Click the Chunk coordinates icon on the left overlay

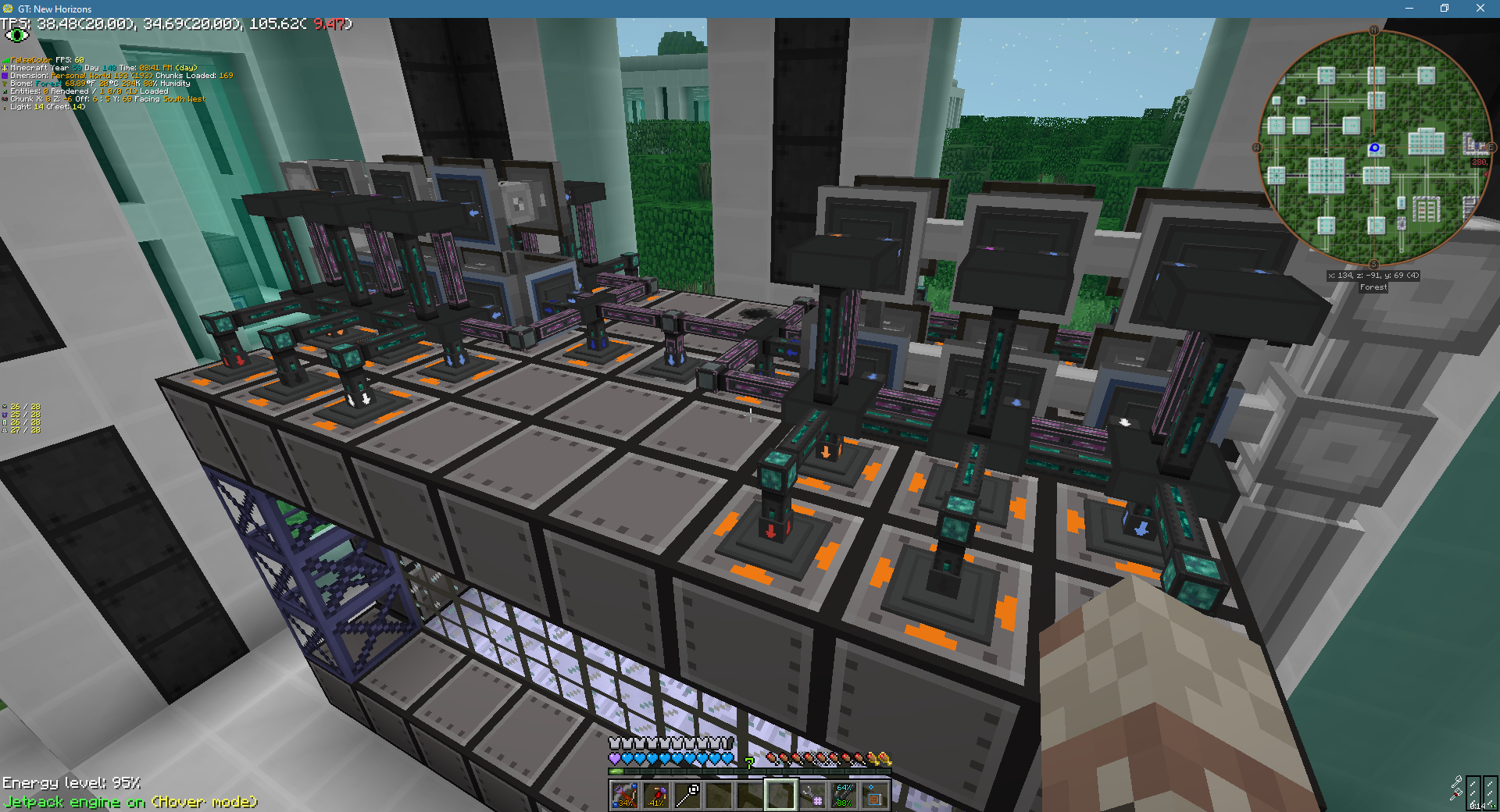click(x=6, y=99)
